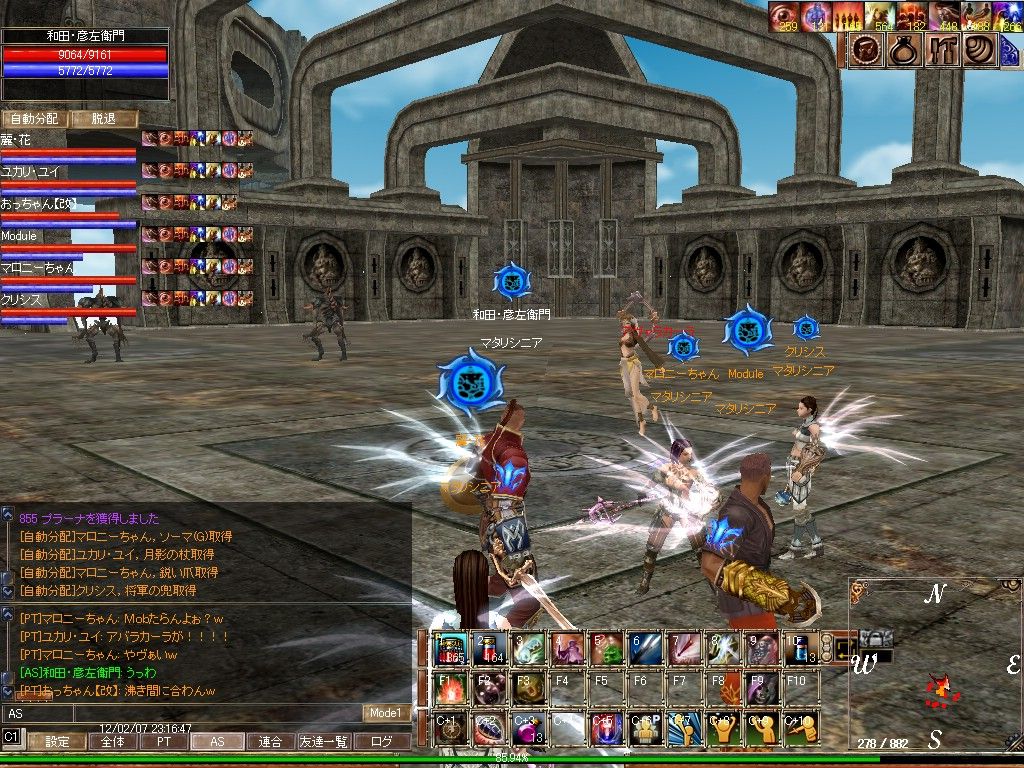
Task: Open the bag inventory icon
Action: coord(902,50)
